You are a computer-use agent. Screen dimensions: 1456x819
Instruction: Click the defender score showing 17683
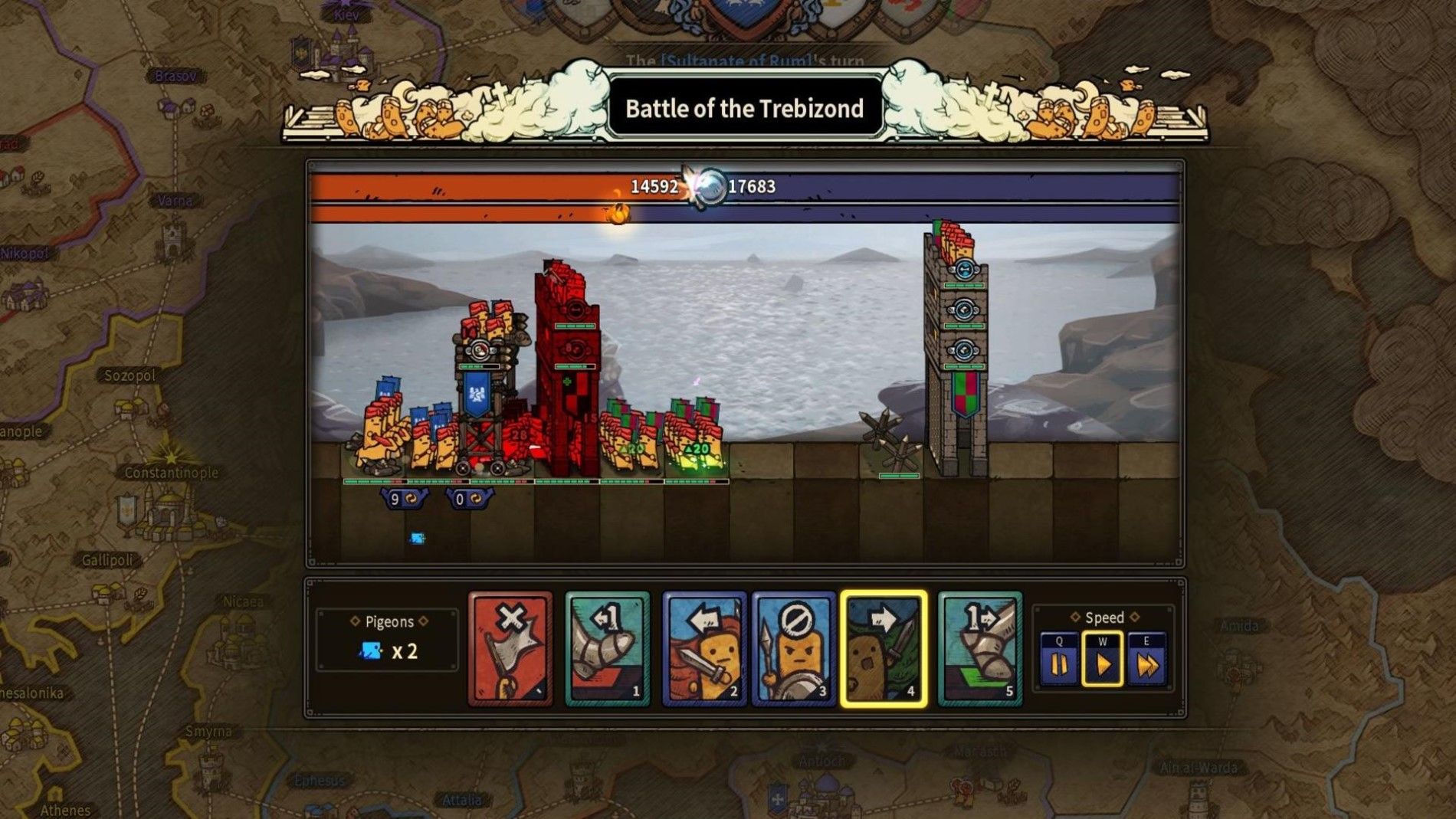tap(752, 184)
